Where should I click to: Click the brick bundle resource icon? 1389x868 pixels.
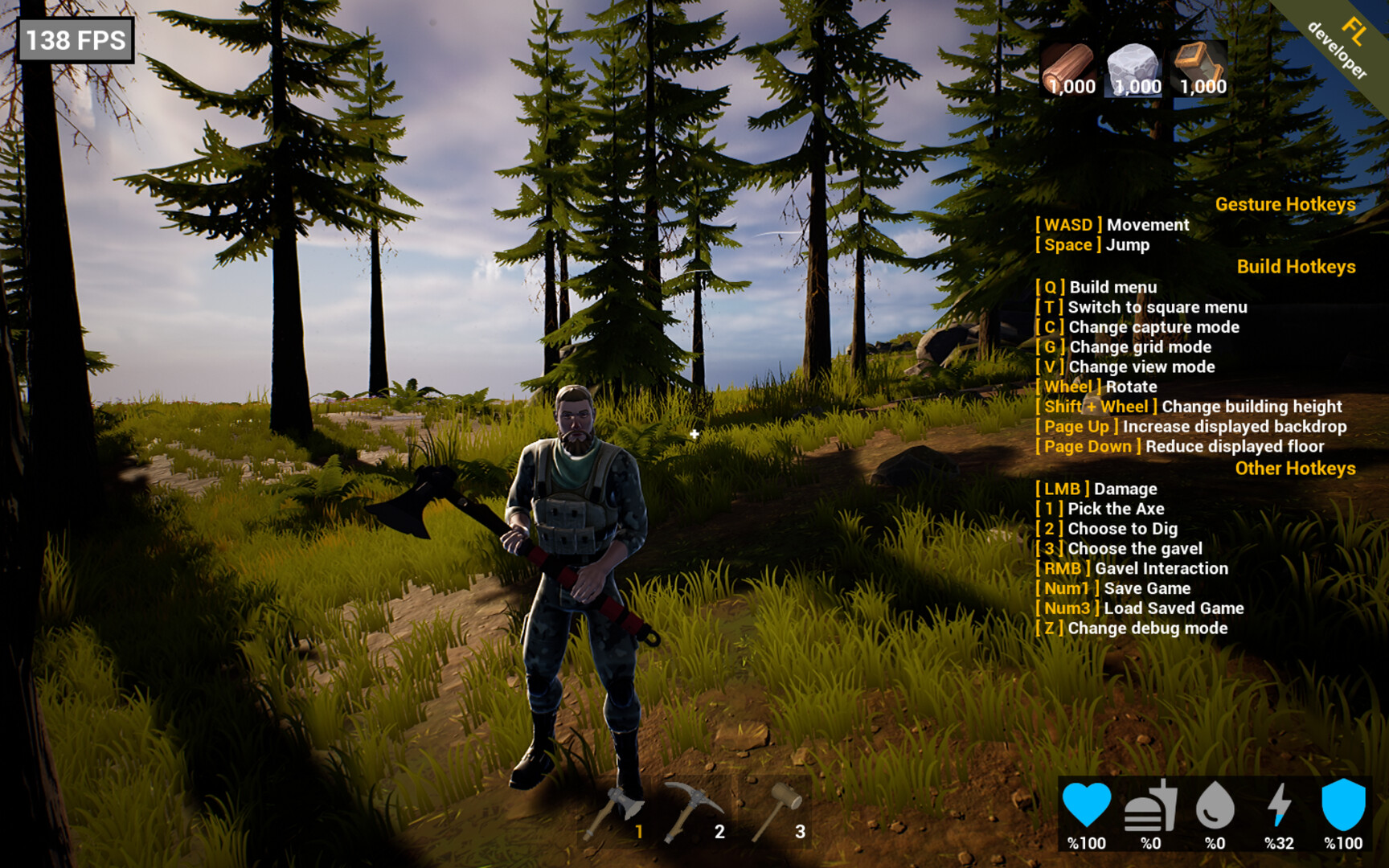click(1199, 64)
